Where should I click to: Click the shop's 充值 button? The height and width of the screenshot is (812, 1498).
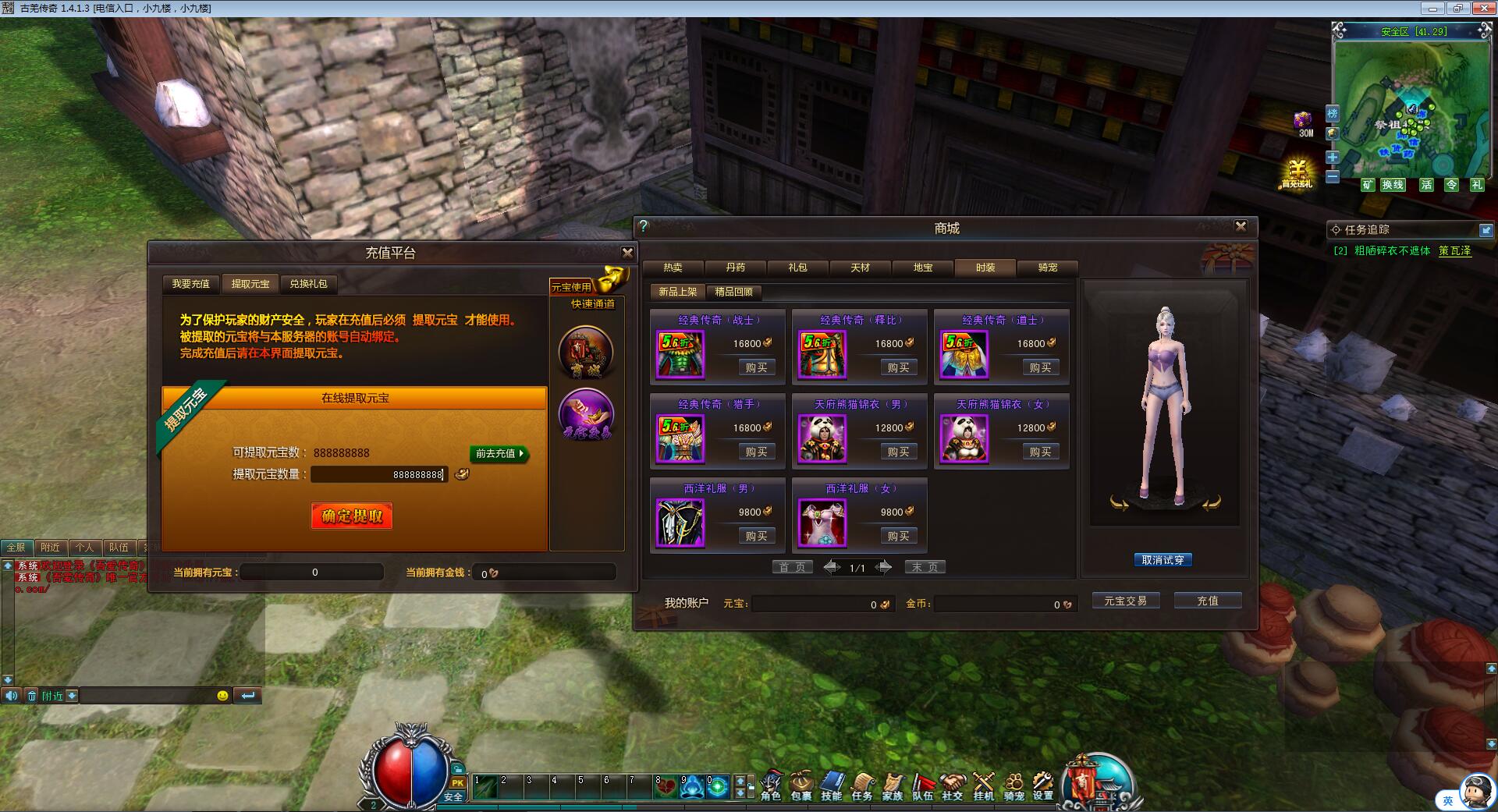[1207, 601]
